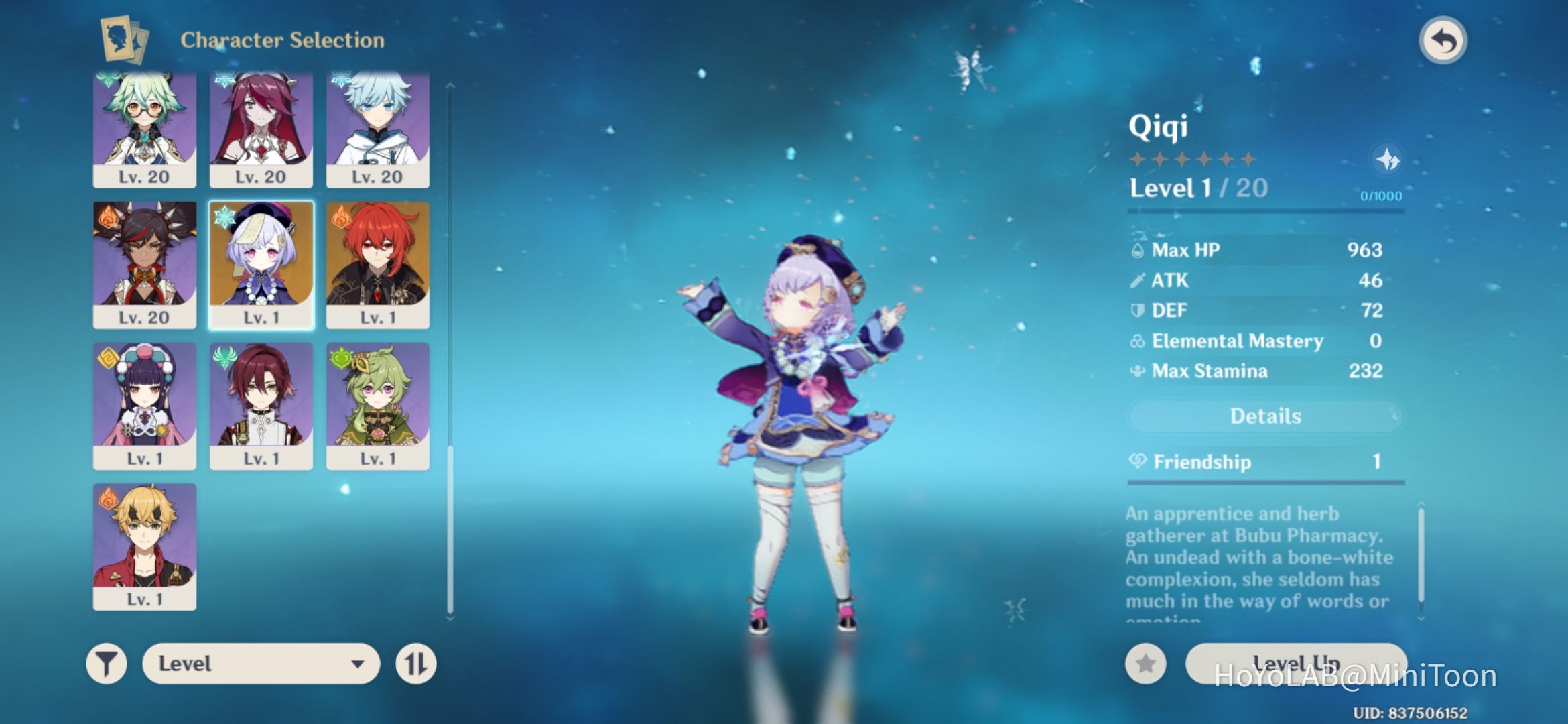
Task: Click the Elemental Mastery icon
Action: [1138, 341]
